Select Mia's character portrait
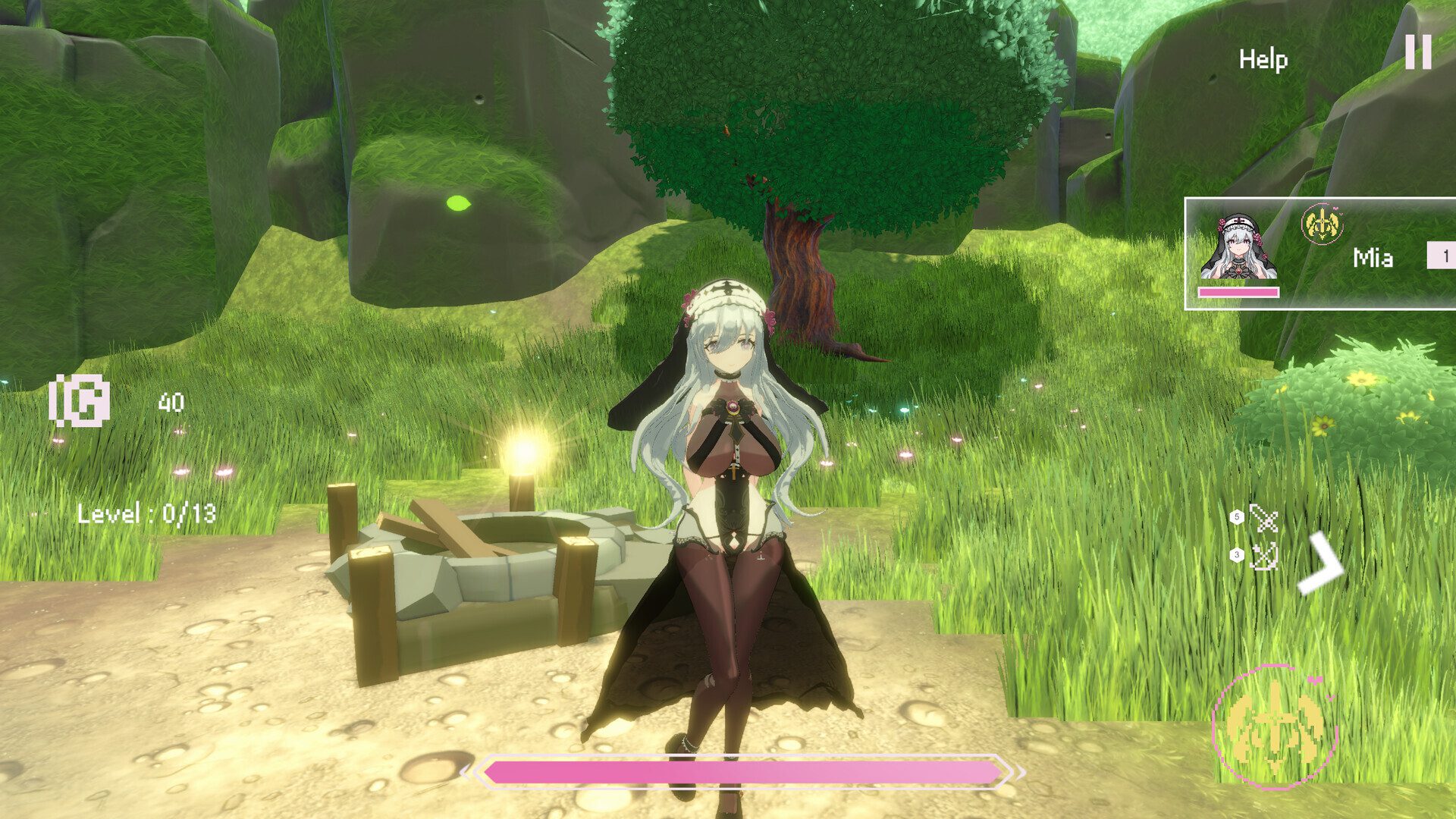Viewport: 1456px width, 819px height. coord(1238,247)
